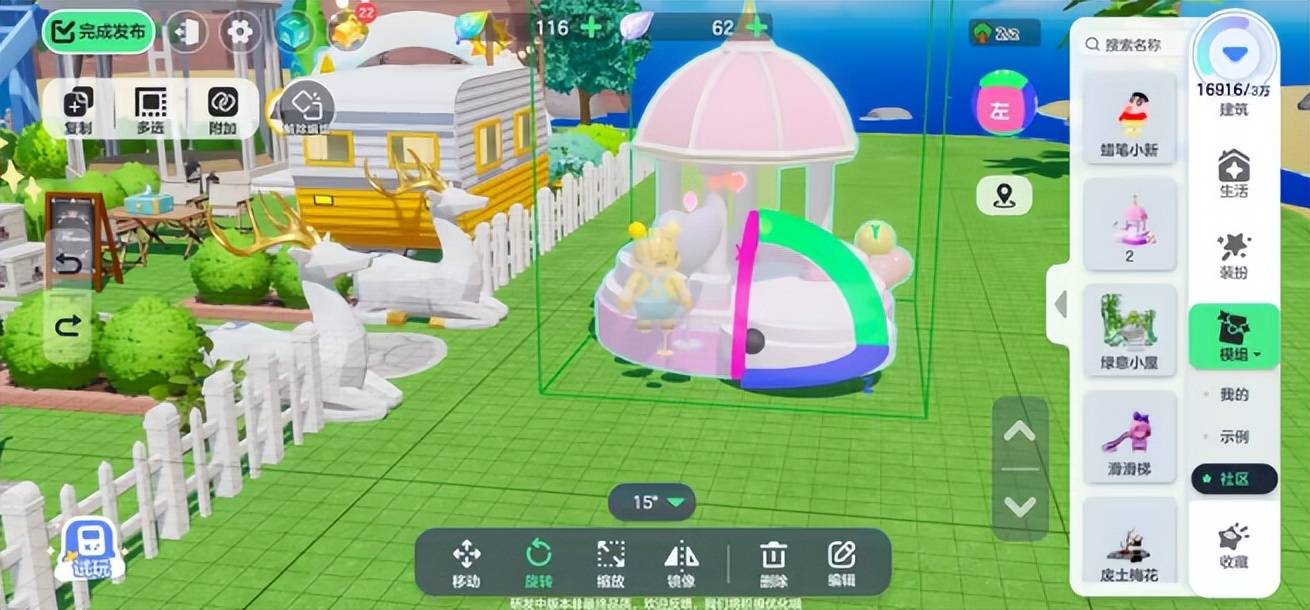Apply the 镜像 mirror tool
Viewport: 1310px width, 610px height.
pyautogui.click(x=682, y=563)
